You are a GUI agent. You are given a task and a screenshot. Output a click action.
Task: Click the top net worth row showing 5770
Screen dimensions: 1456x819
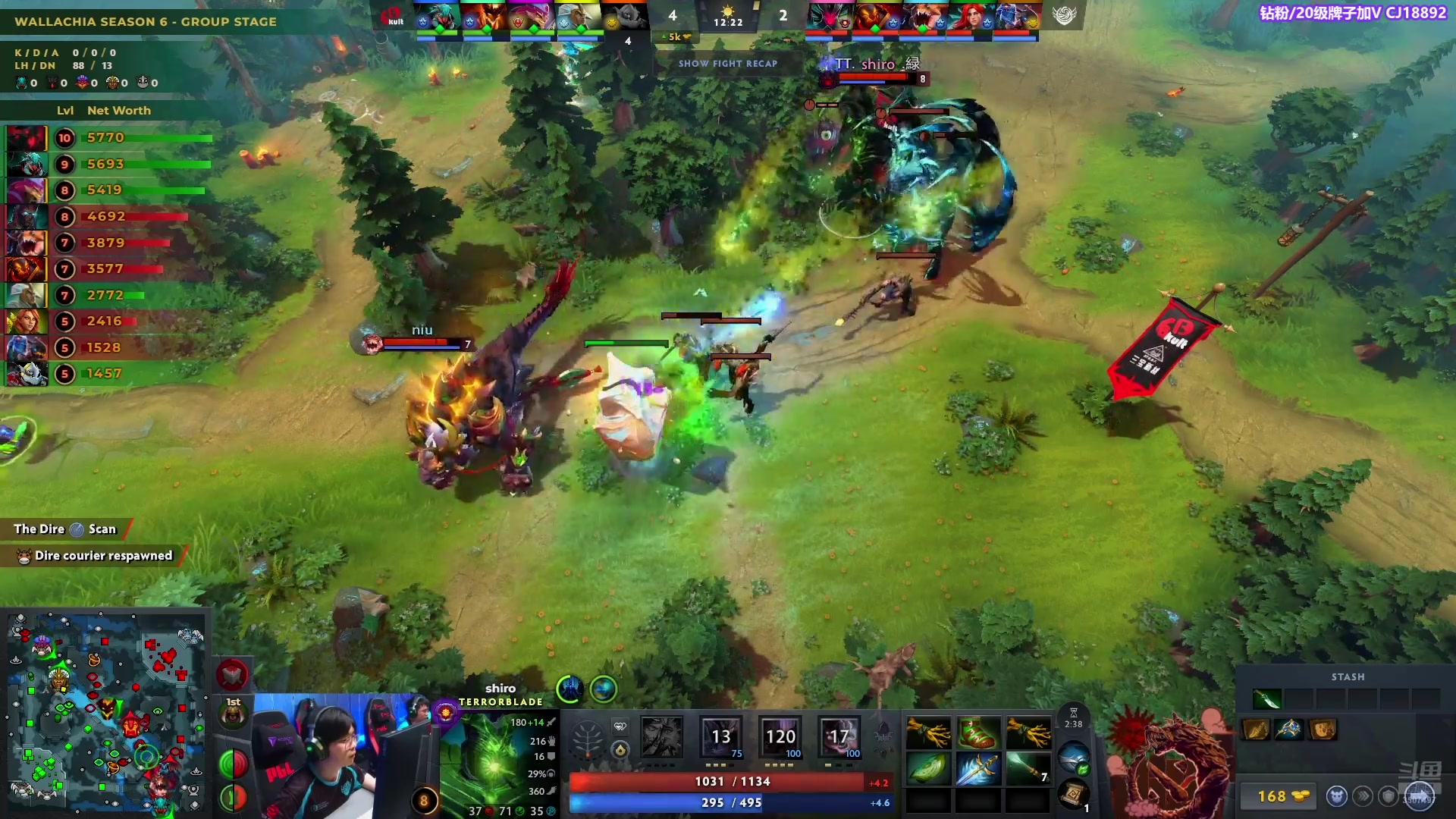tap(106, 138)
